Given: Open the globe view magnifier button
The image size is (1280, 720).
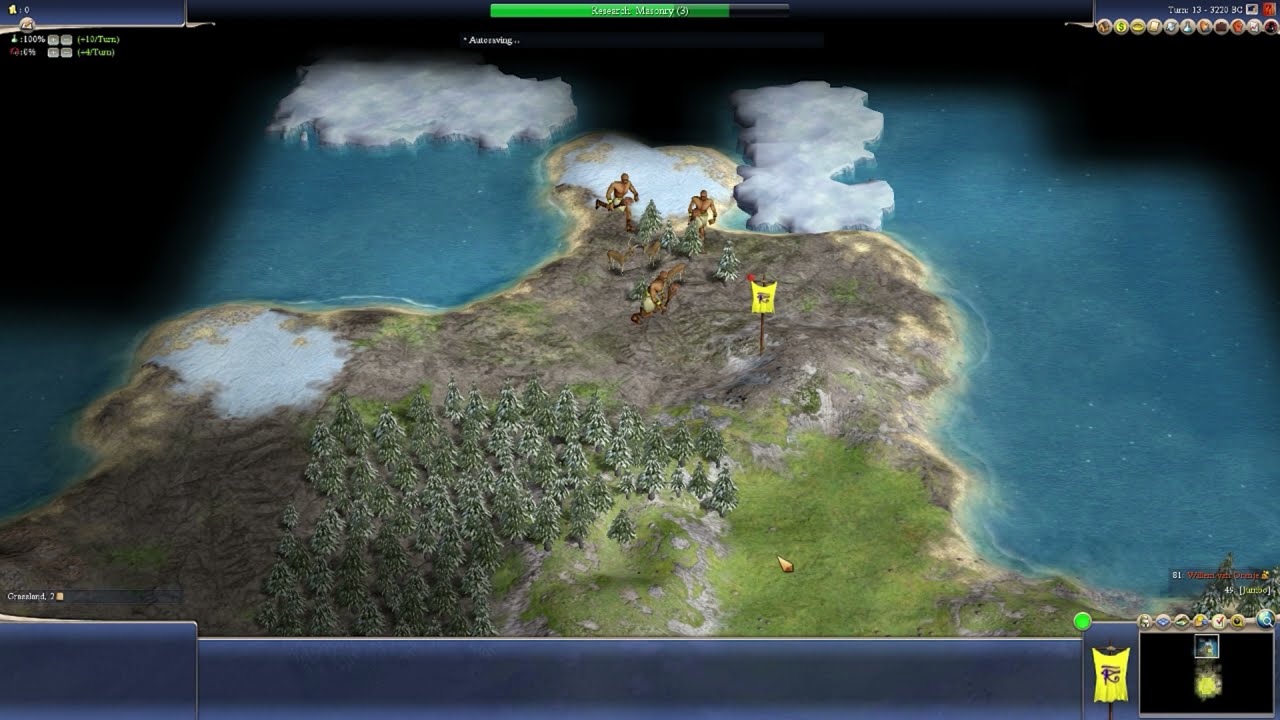Looking at the screenshot, I should pos(1266,620).
